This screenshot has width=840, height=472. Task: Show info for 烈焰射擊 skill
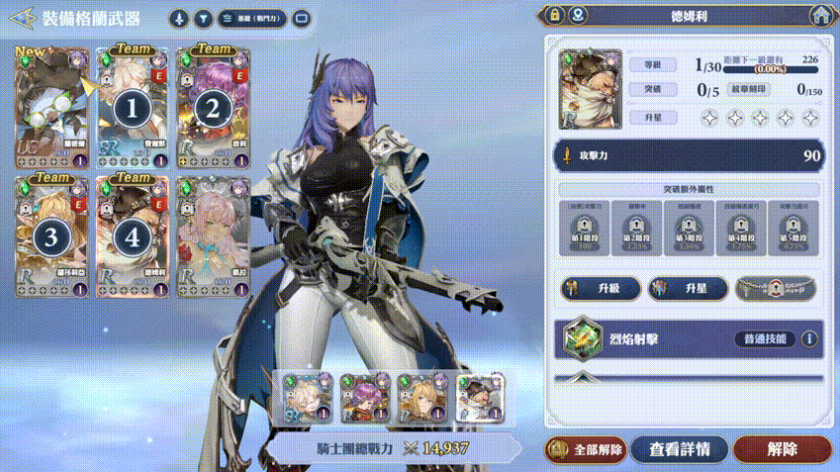tap(810, 339)
